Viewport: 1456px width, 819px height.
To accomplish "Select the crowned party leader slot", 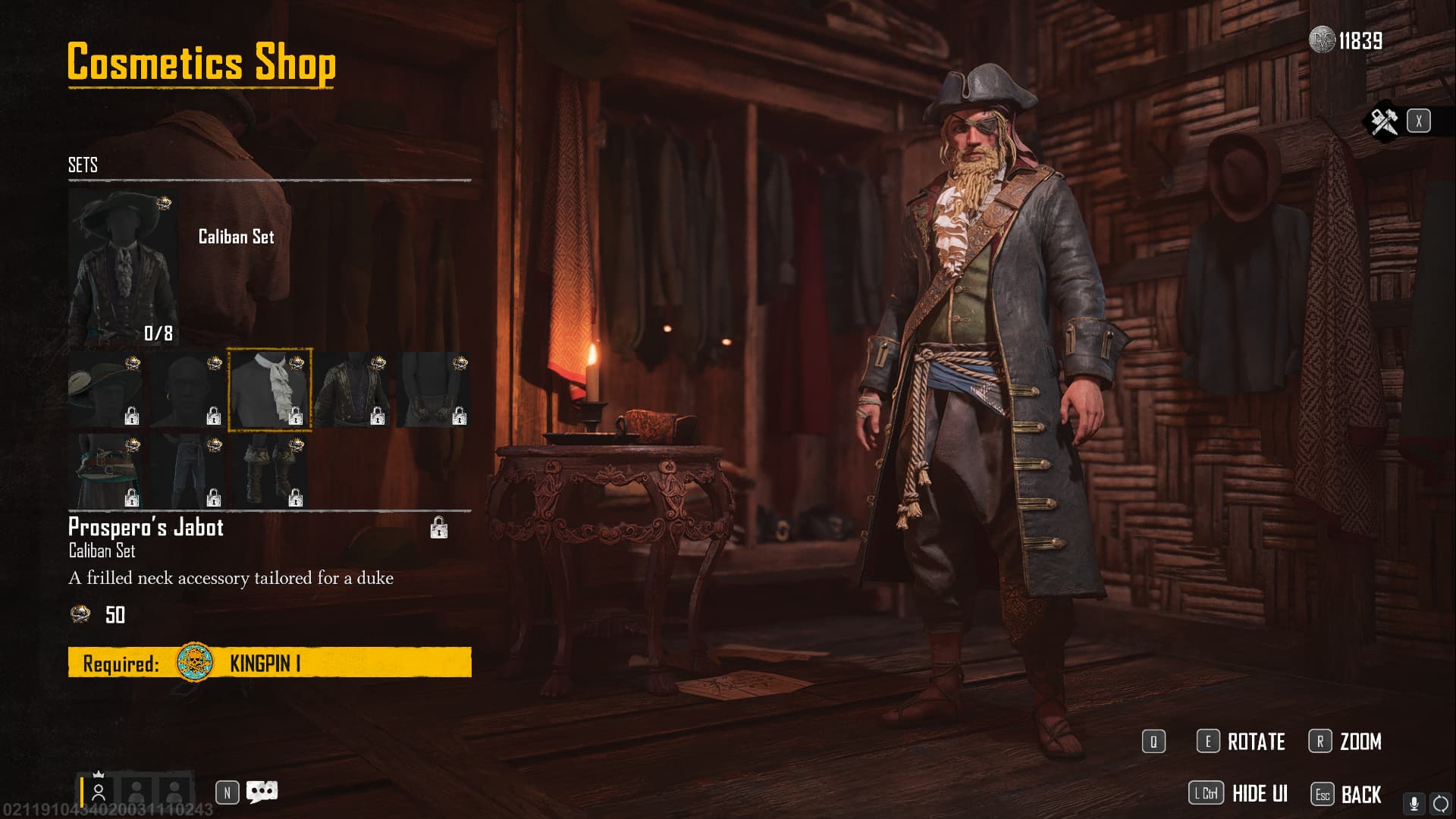I will tap(99, 792).
